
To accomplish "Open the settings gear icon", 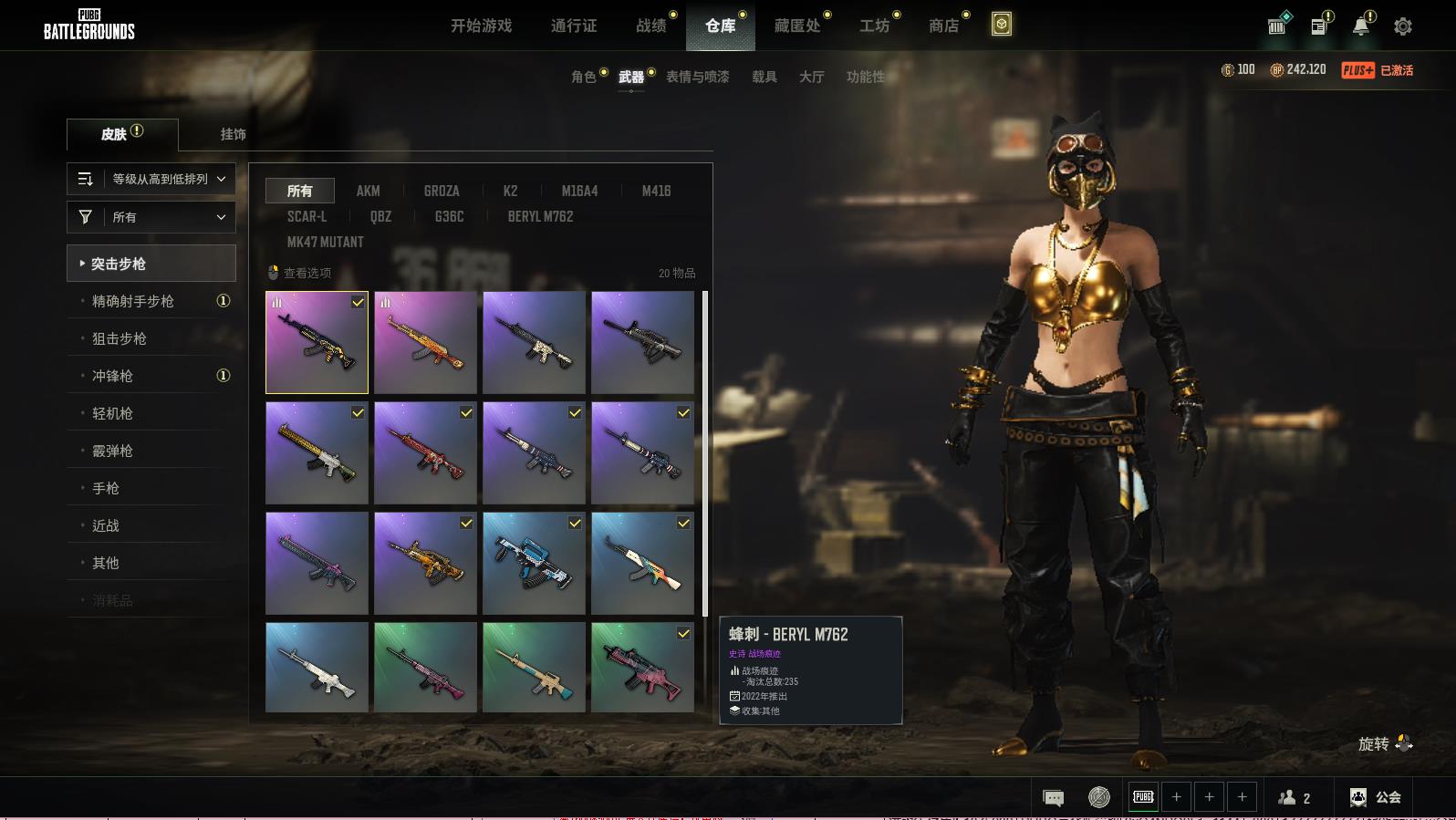I will pyautogui.click(x=1403, y=26).
